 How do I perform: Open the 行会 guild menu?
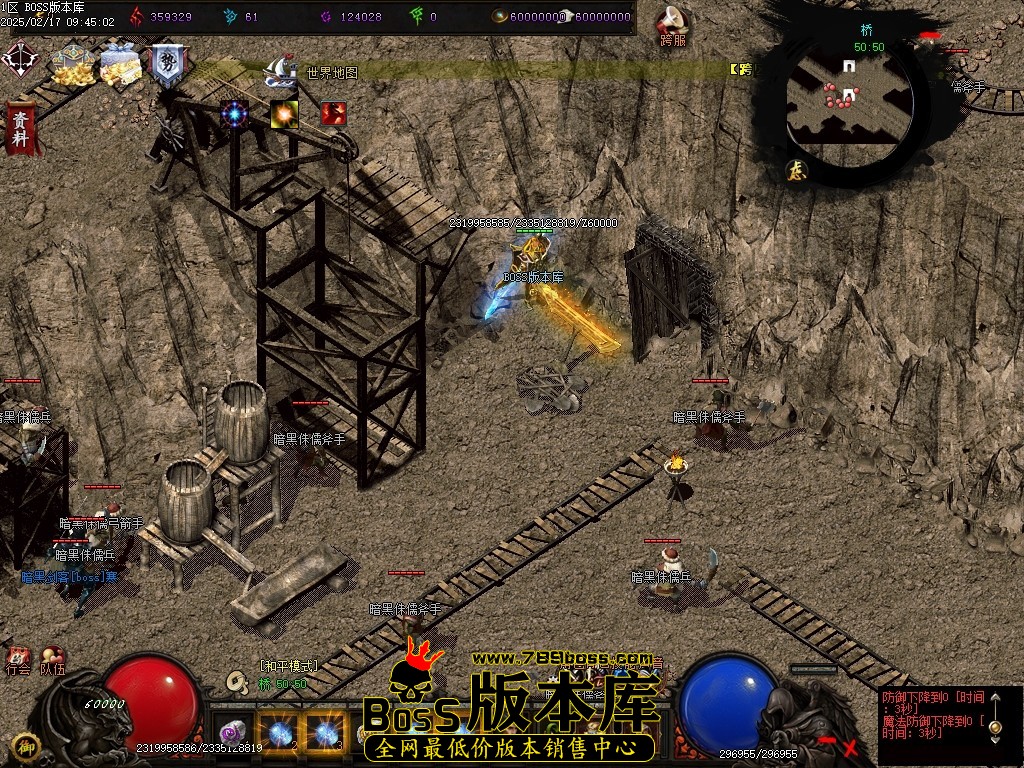pos(18,662)
